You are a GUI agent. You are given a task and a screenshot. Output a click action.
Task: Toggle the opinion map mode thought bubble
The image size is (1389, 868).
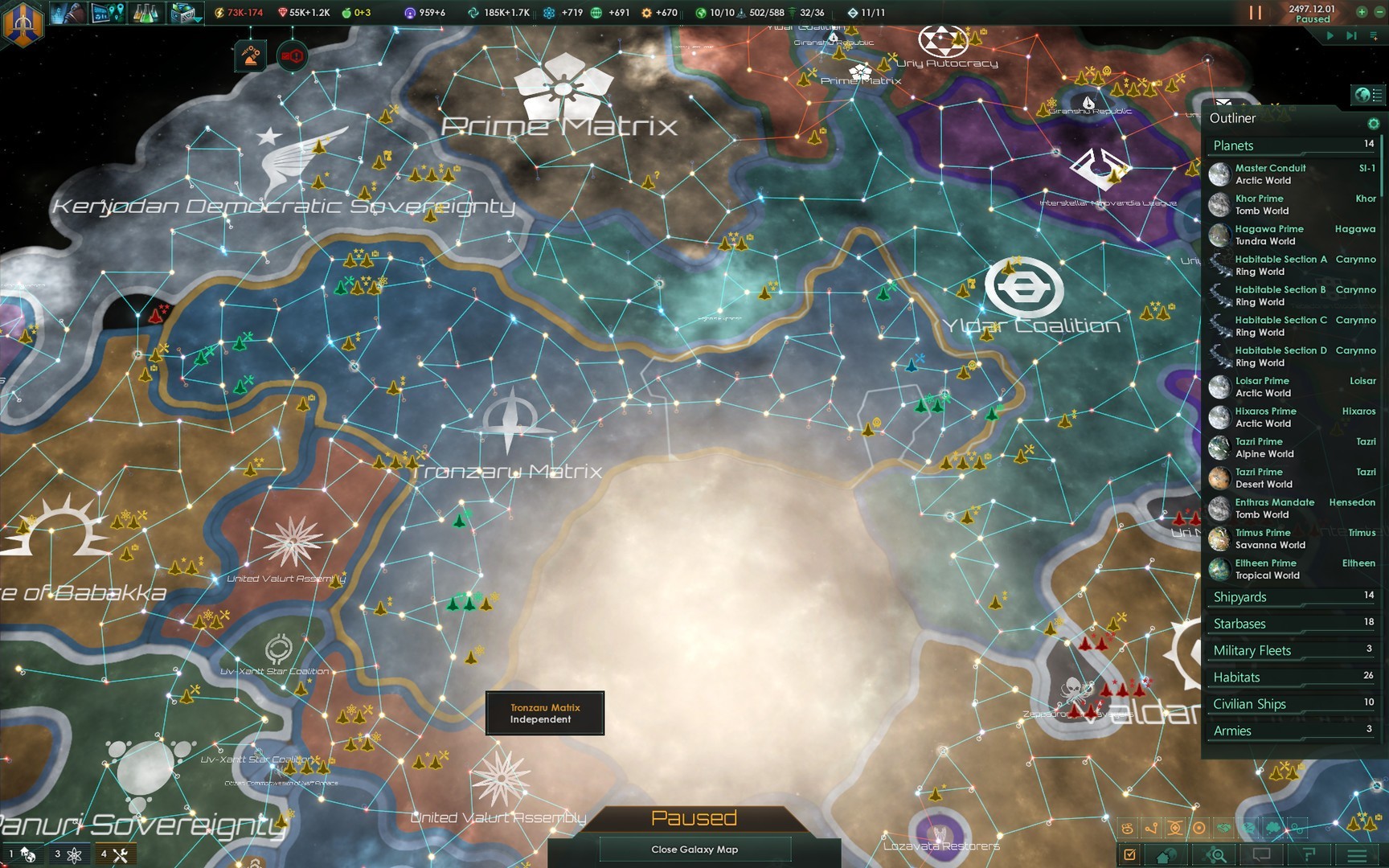pos(1272,829)
